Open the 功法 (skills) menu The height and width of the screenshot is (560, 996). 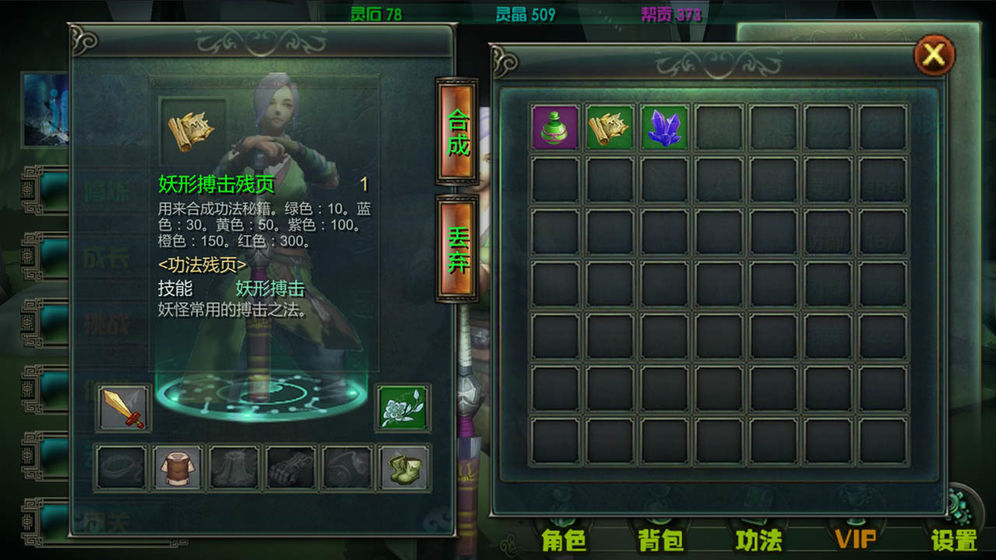(759, 540)
